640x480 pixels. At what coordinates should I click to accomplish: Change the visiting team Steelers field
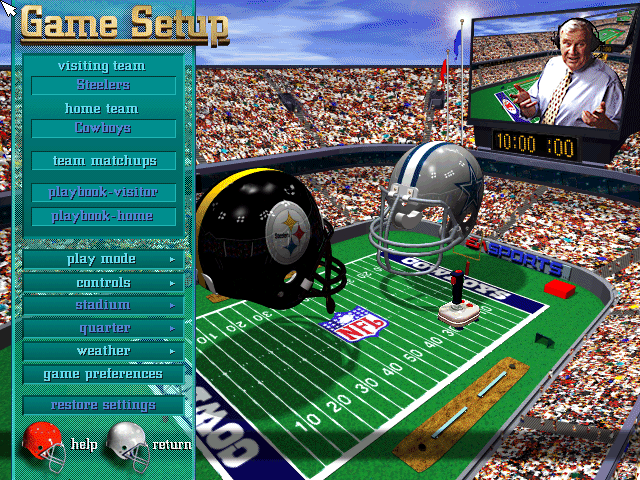click(104, 86)
